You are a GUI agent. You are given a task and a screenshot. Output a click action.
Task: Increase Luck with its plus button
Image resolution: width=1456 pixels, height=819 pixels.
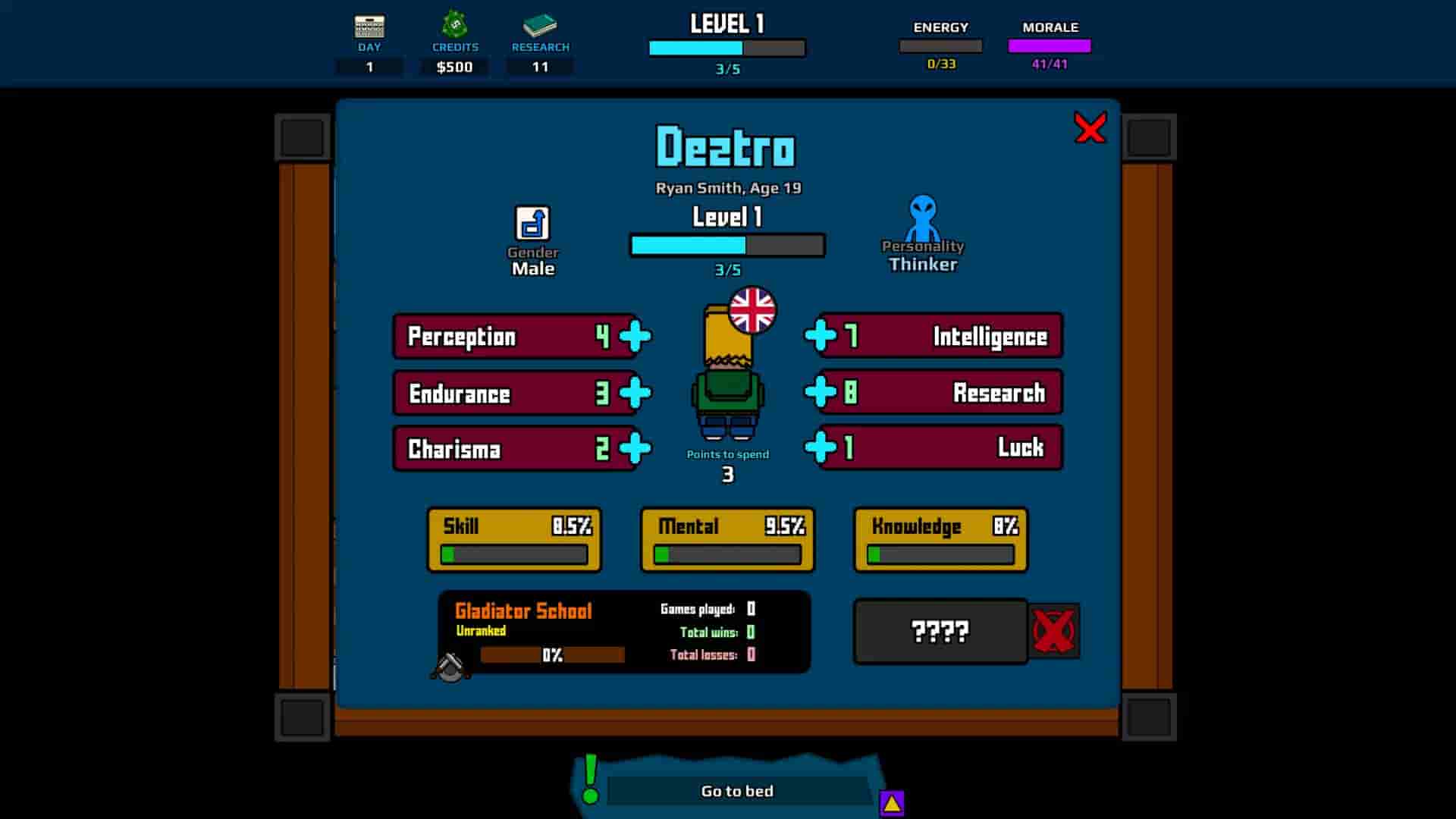[821, 447]
